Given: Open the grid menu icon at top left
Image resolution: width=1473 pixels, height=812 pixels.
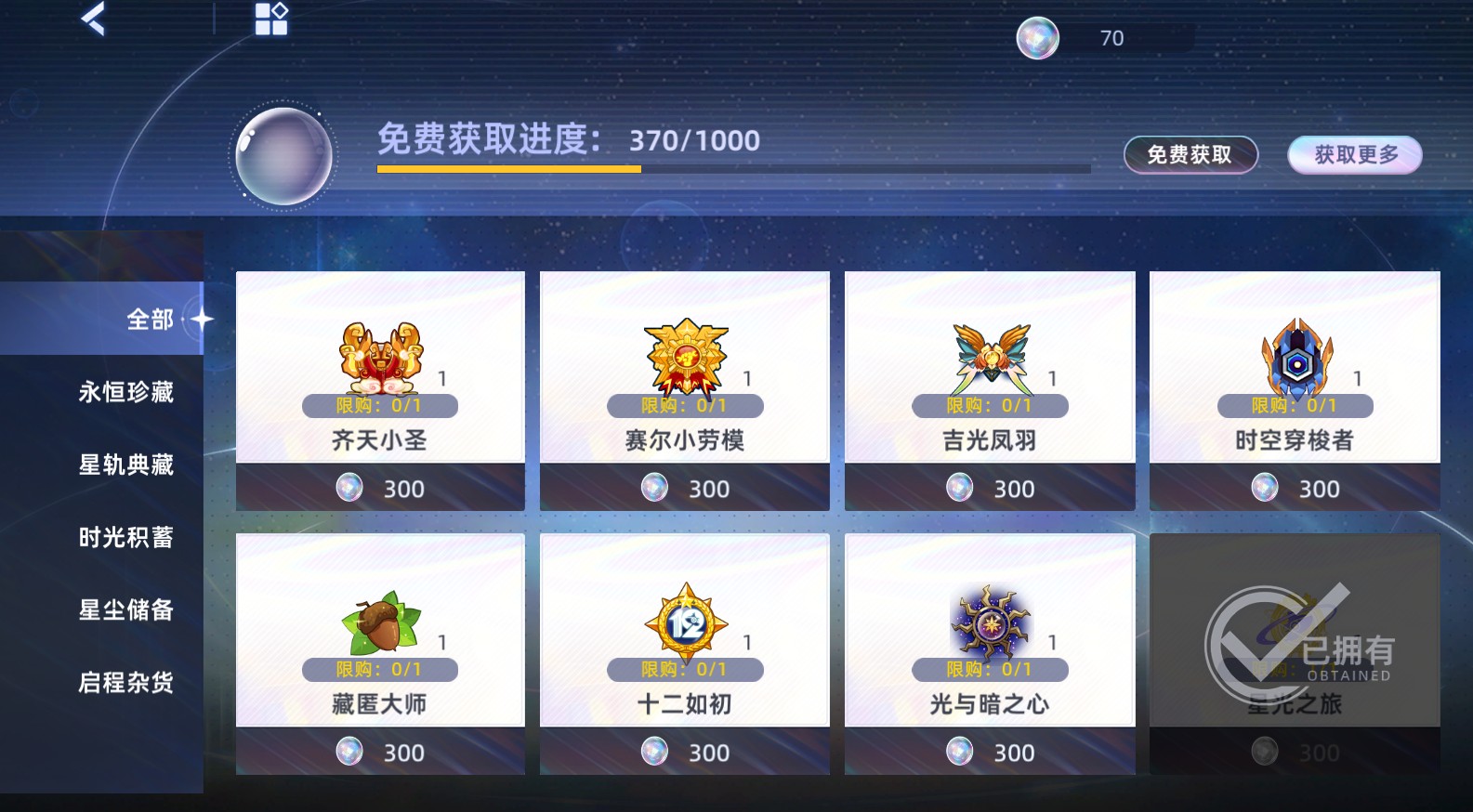Looking at the screenshot, I should click(270, 19).
